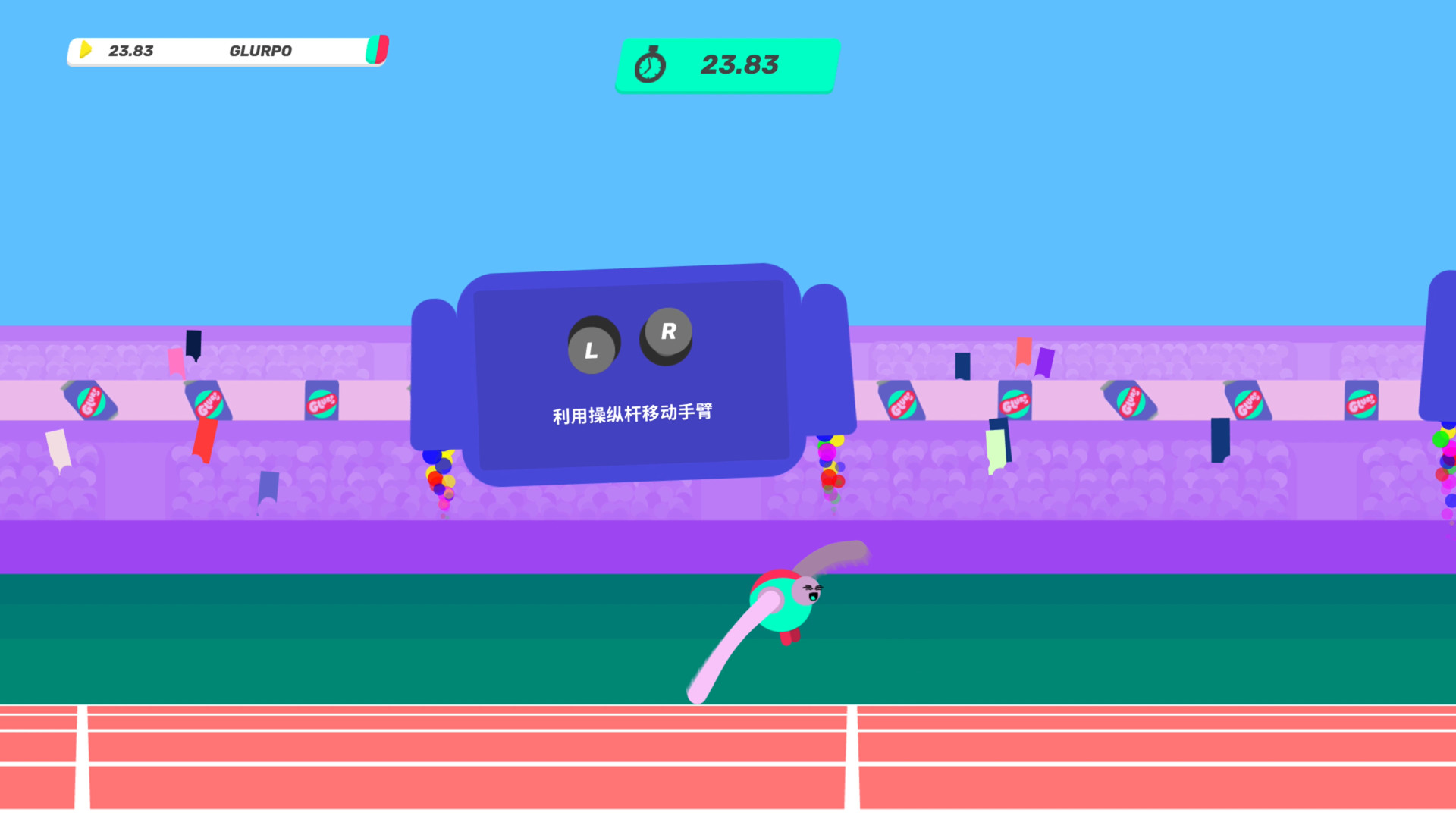Select the GLURPO player name tab
1456x819 pixels.
(x=260, y=51)
